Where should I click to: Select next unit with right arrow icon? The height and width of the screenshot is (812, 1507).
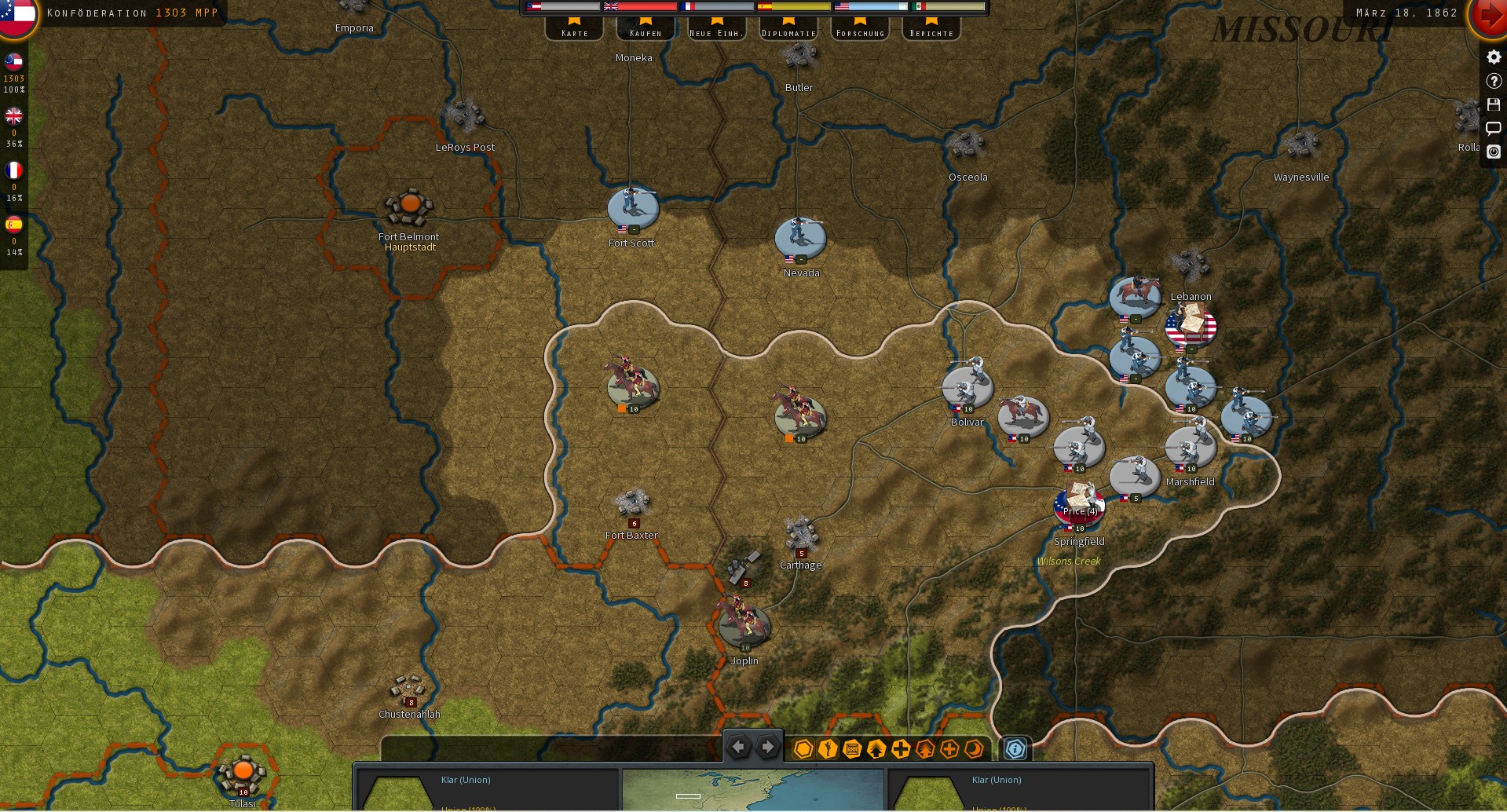tap(767, 748)
